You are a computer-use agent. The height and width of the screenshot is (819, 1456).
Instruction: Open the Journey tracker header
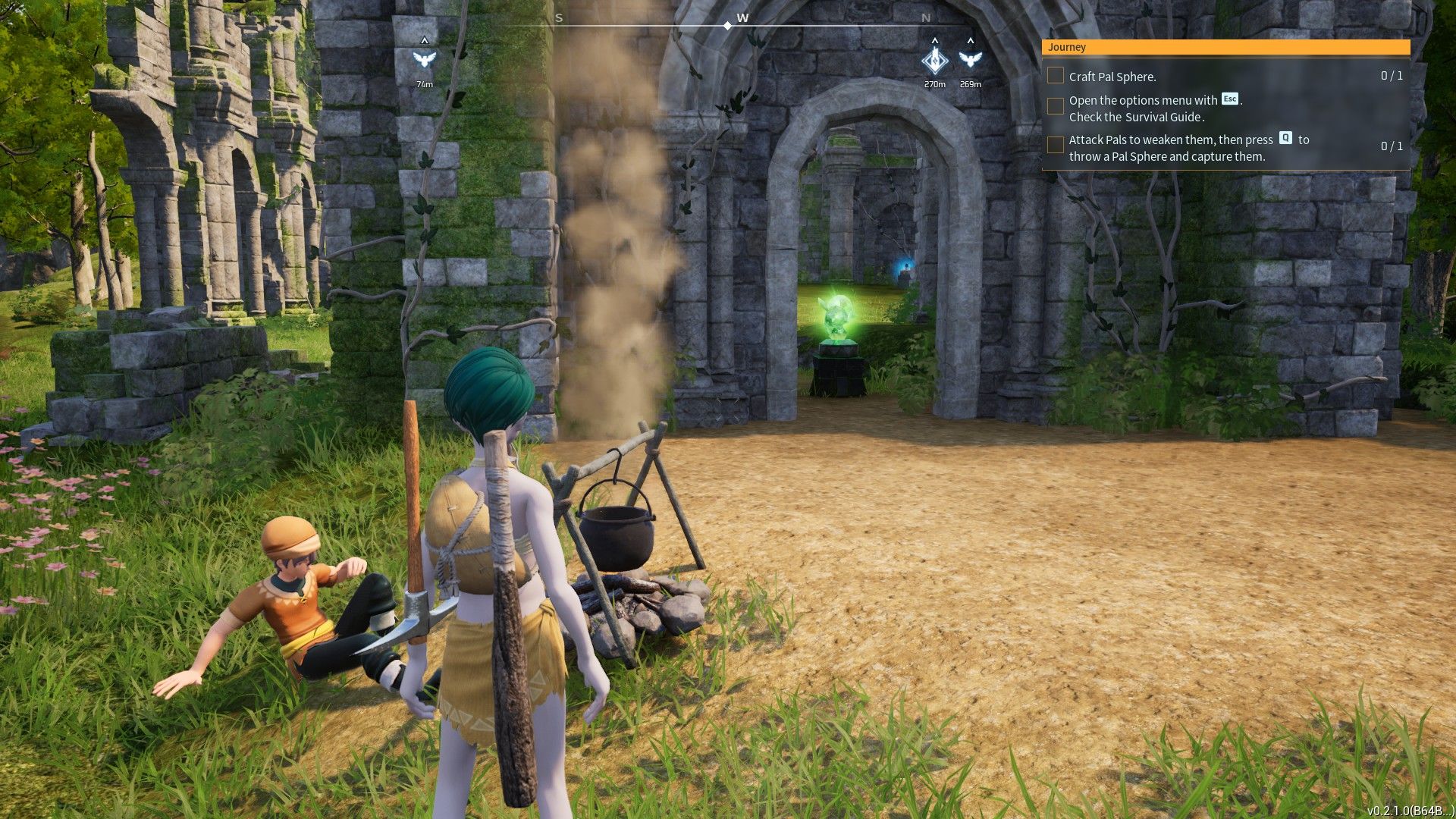1225,47
